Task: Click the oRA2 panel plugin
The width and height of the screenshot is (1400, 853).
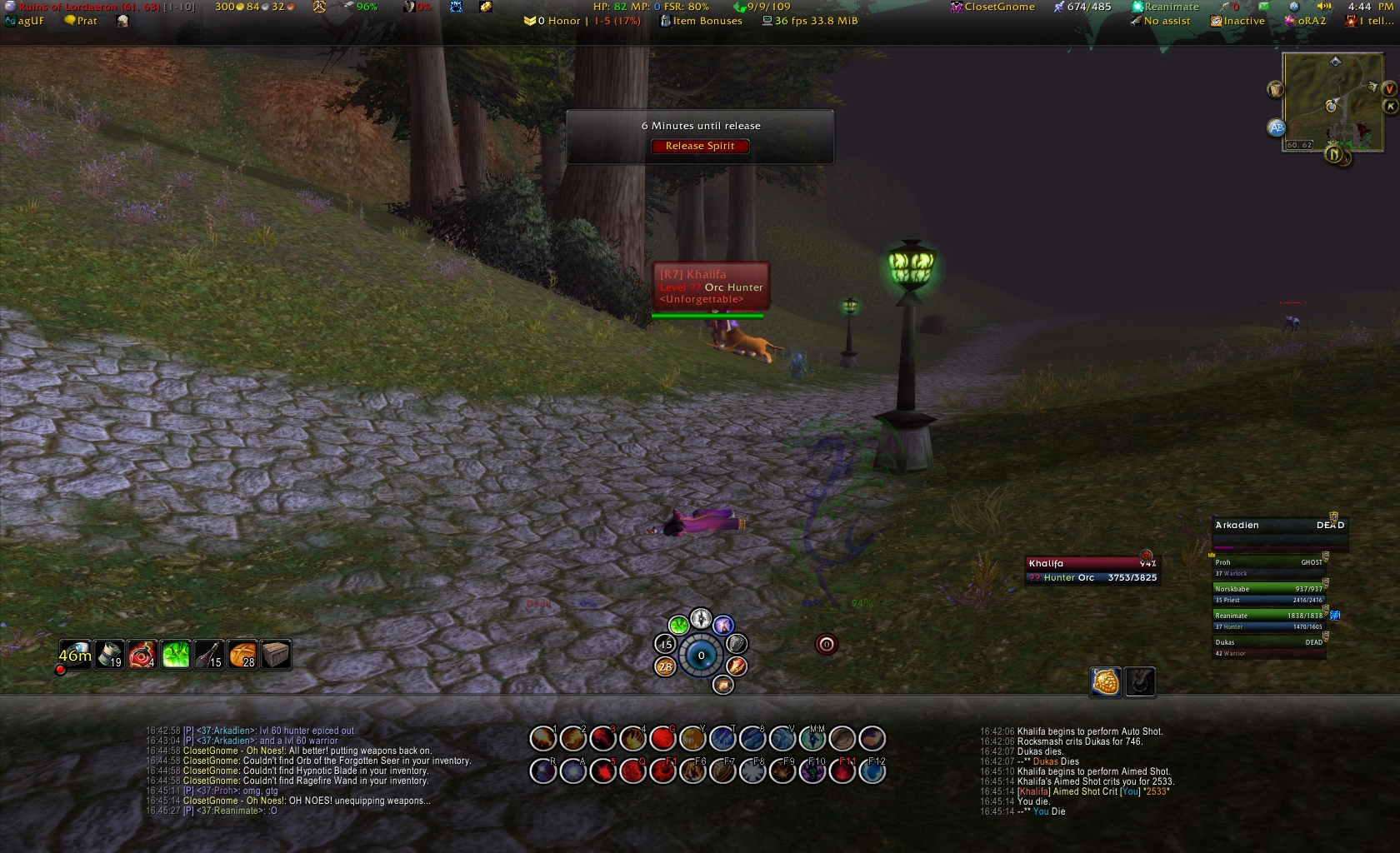Action: pos(1305,21)
